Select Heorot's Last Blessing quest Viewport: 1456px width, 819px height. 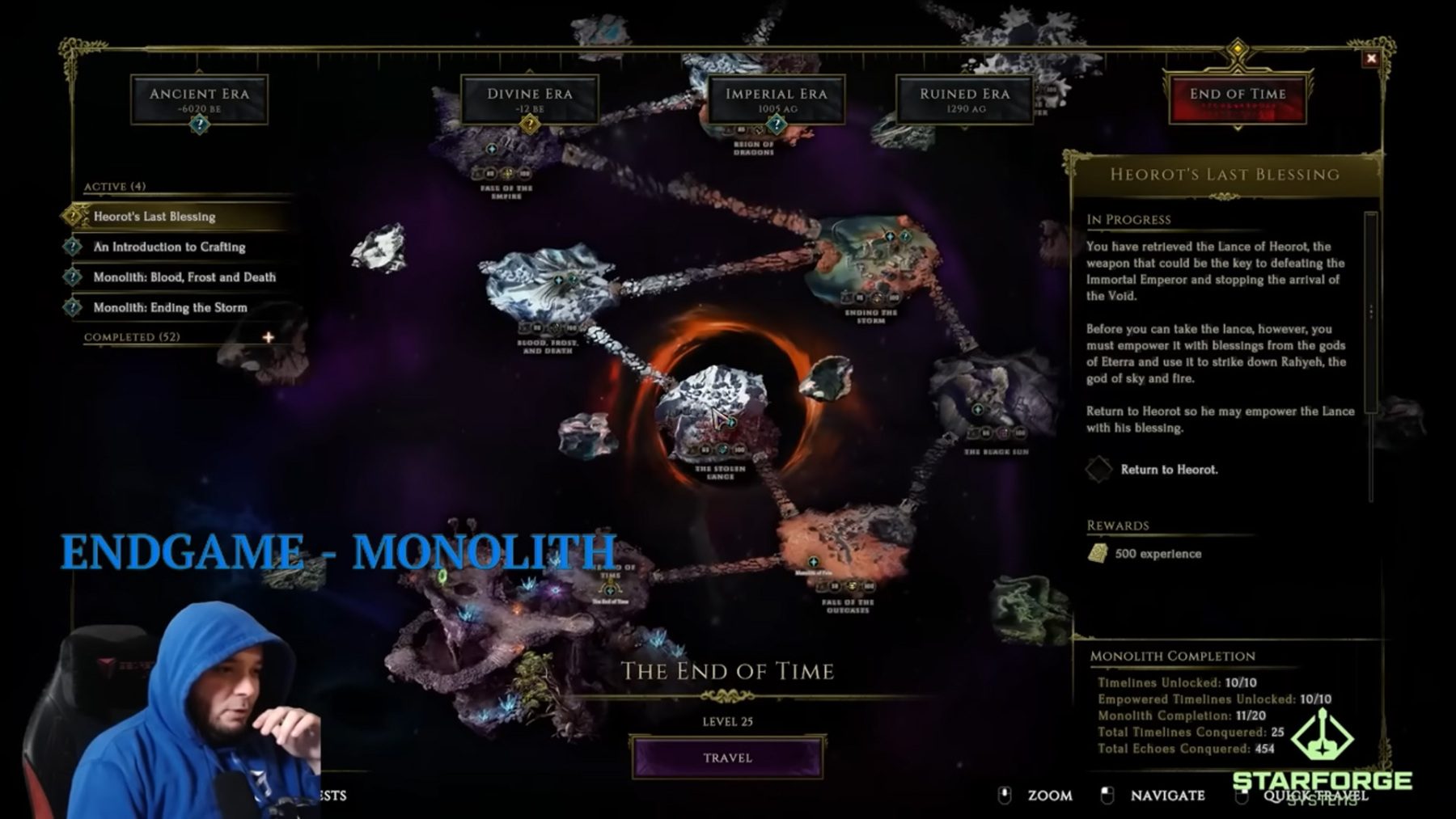coord(154,217)
